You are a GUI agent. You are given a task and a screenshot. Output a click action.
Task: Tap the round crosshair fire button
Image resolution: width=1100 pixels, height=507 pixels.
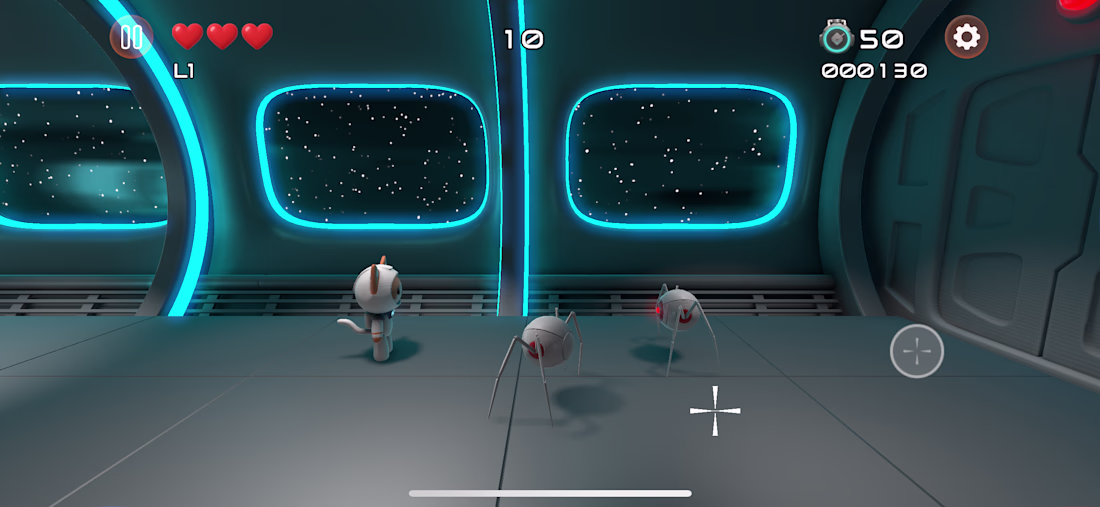(916, 351)
